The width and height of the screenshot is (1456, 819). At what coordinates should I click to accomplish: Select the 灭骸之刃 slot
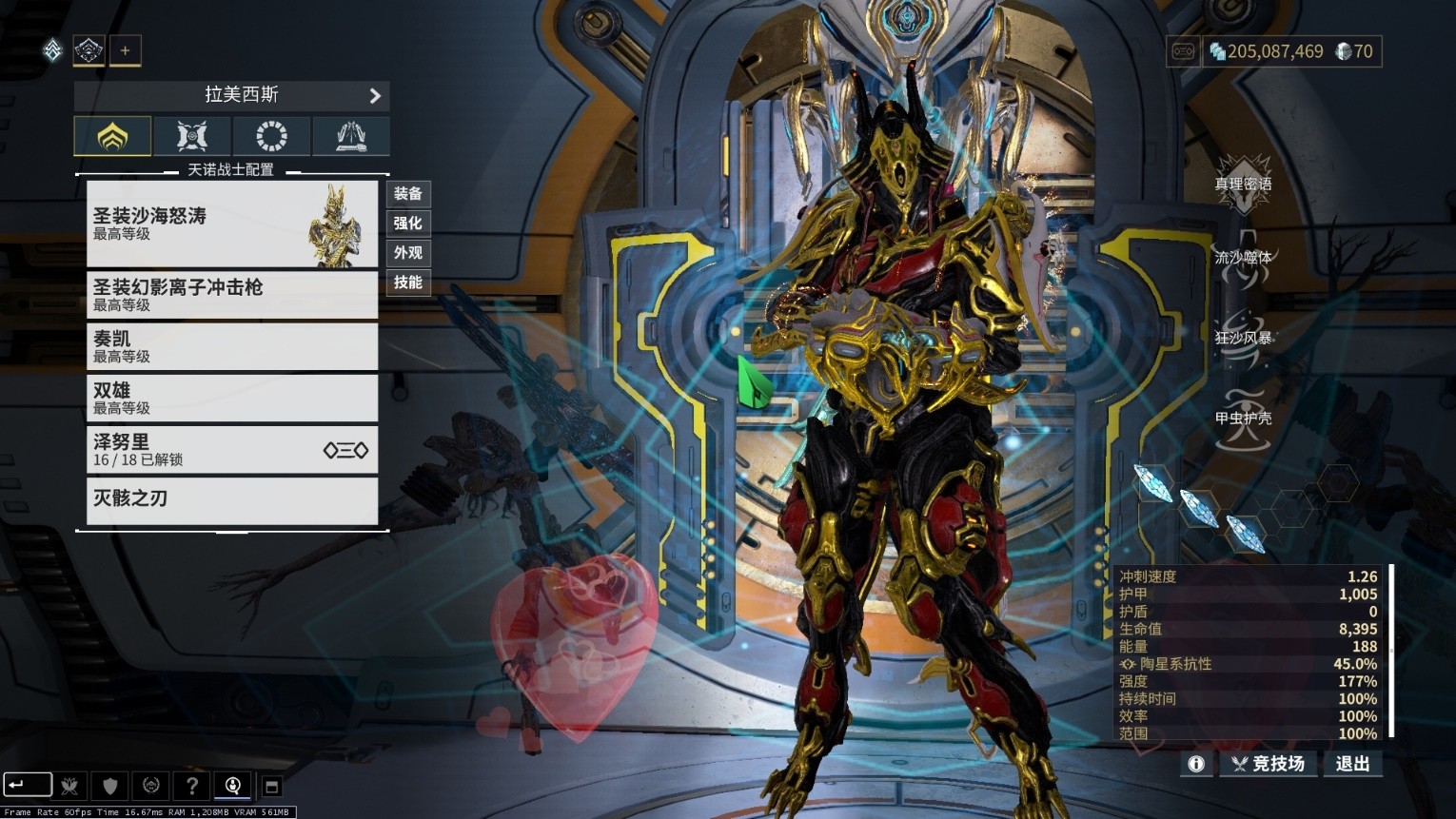[231, 499]
